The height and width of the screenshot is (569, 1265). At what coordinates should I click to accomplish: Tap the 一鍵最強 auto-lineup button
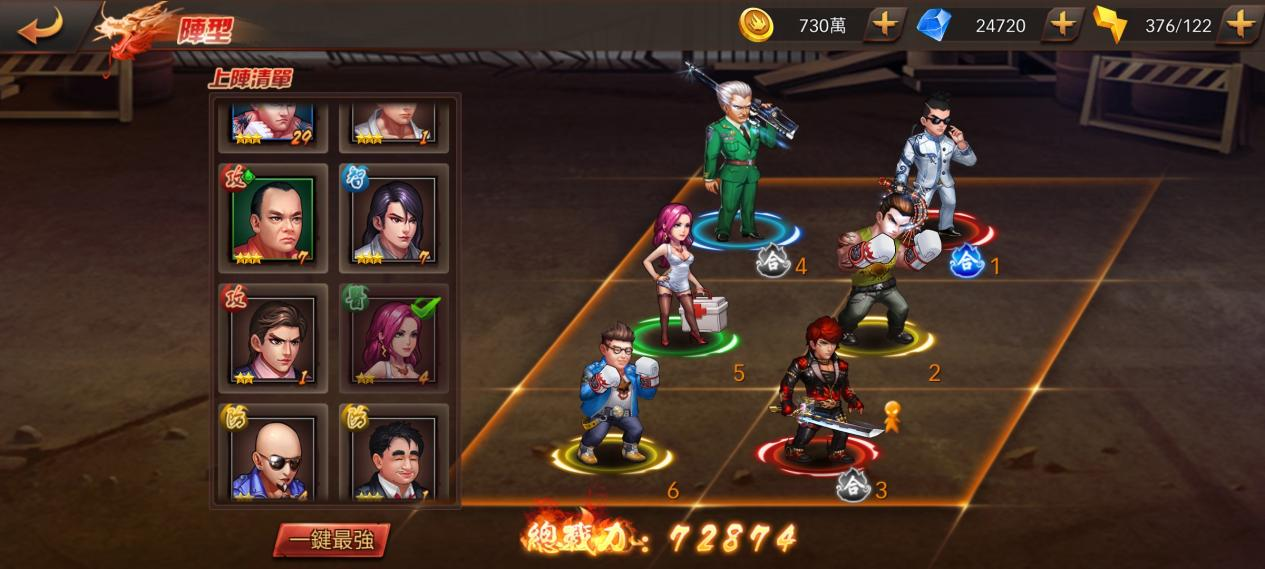pyautogui.click(x=331, y=540)
